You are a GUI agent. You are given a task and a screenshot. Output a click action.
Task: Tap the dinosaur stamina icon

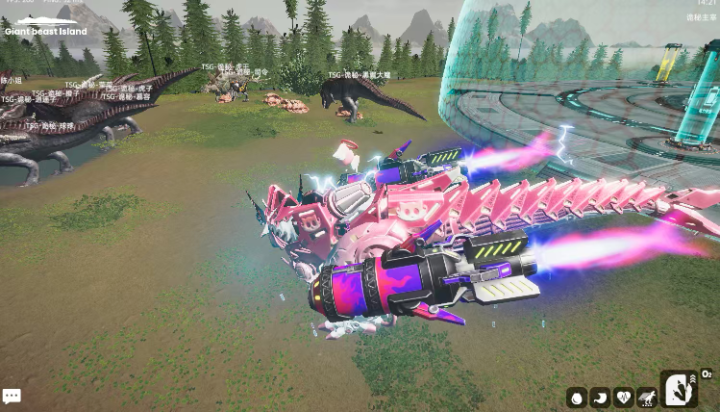click(x=647, y=397)
